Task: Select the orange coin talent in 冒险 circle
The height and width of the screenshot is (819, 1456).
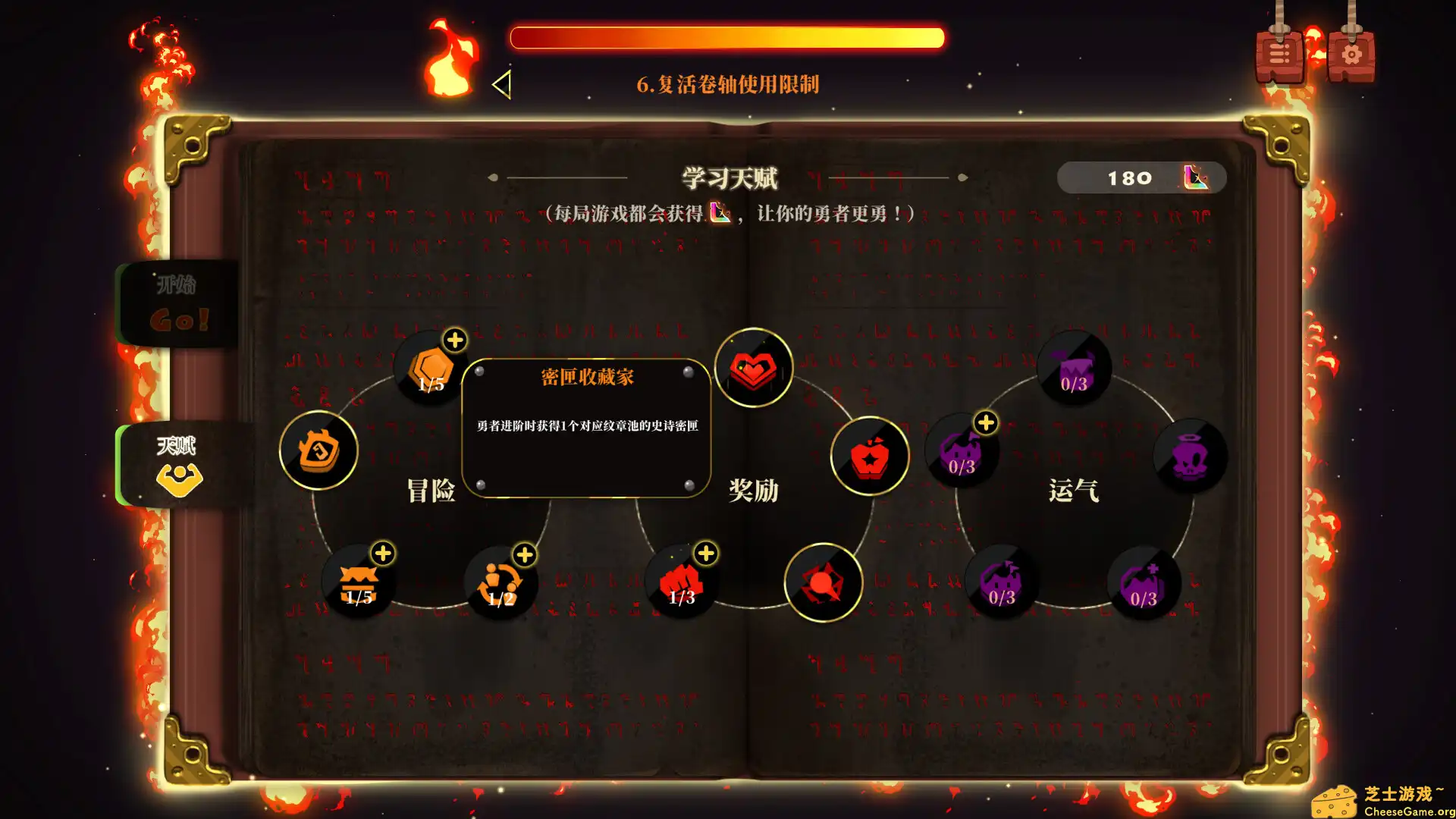Action: coord(430,369)
